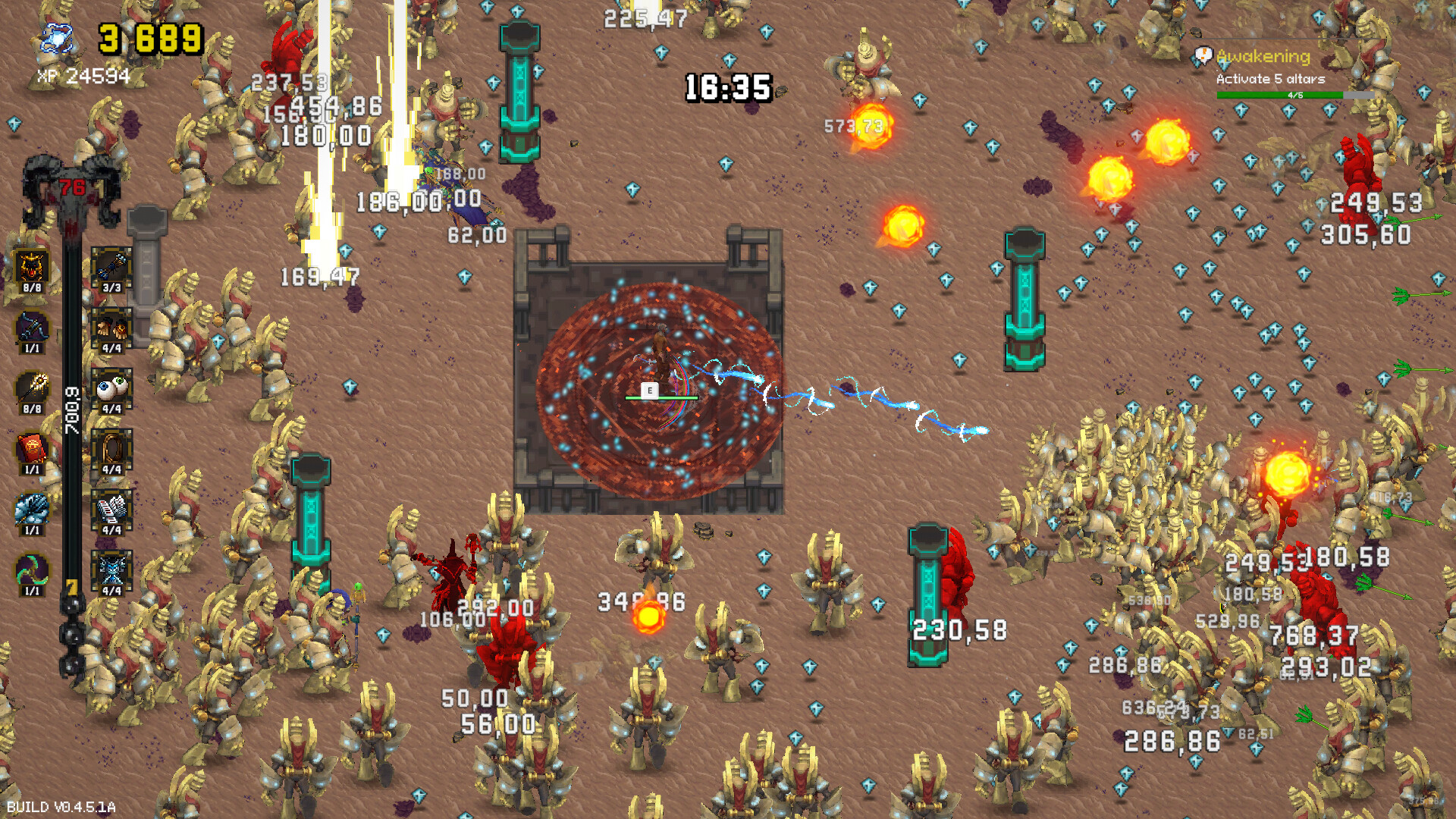Open the red tome item icon
The image size is (1456, 819).
coord(31,447)
